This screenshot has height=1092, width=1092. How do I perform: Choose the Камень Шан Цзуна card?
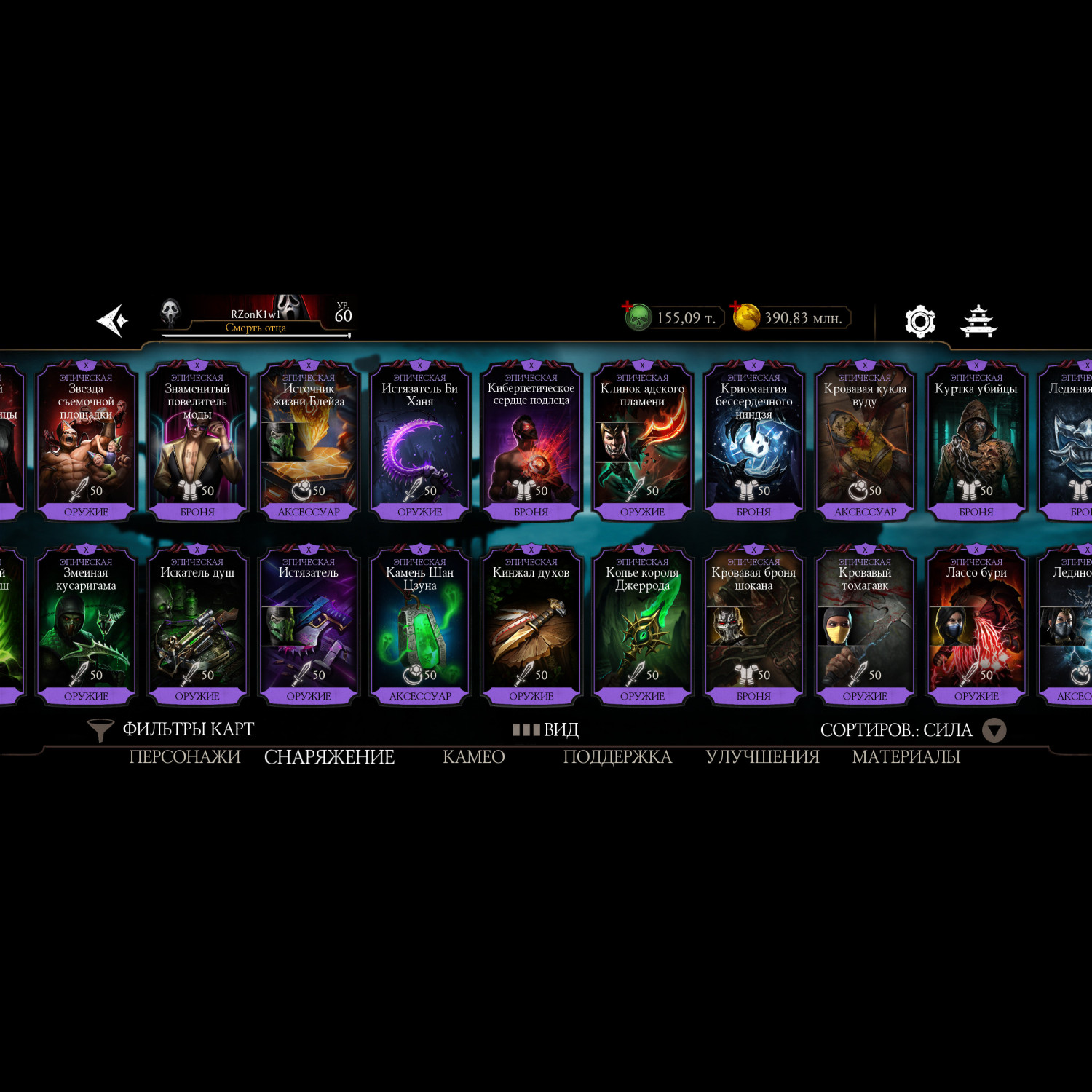[x=420, y=625]
